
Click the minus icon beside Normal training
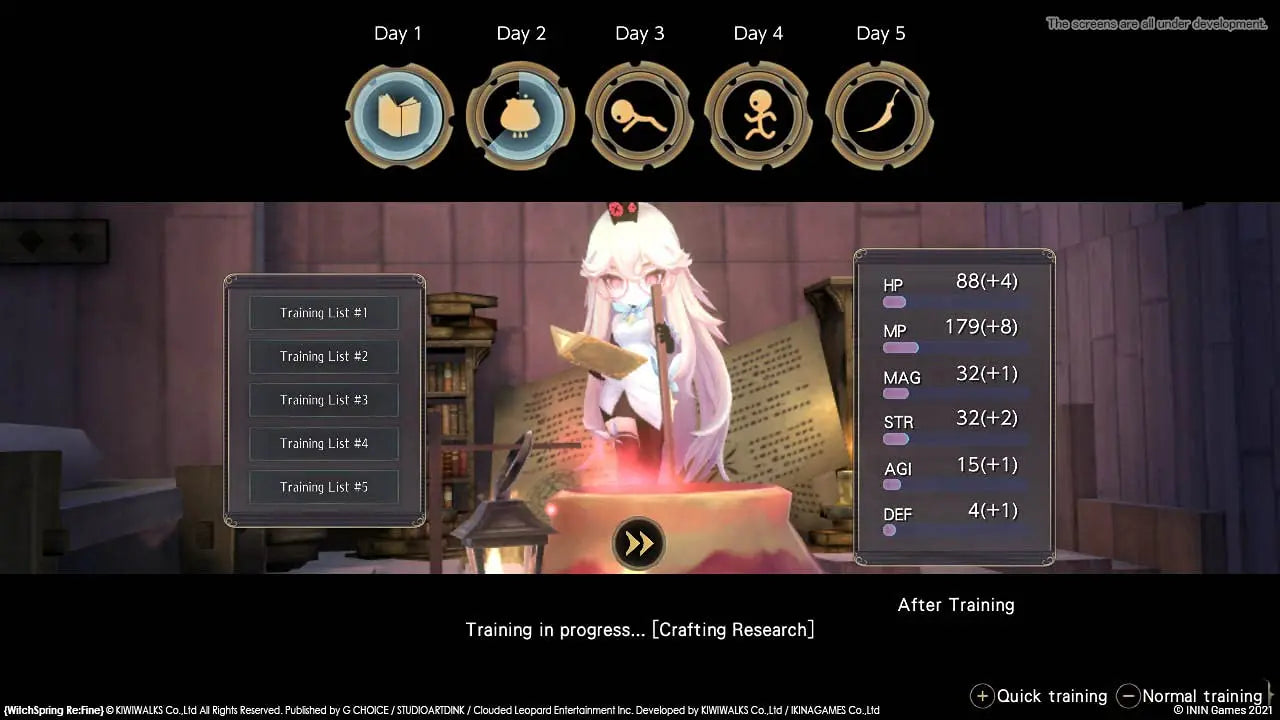click(1128, 696)
